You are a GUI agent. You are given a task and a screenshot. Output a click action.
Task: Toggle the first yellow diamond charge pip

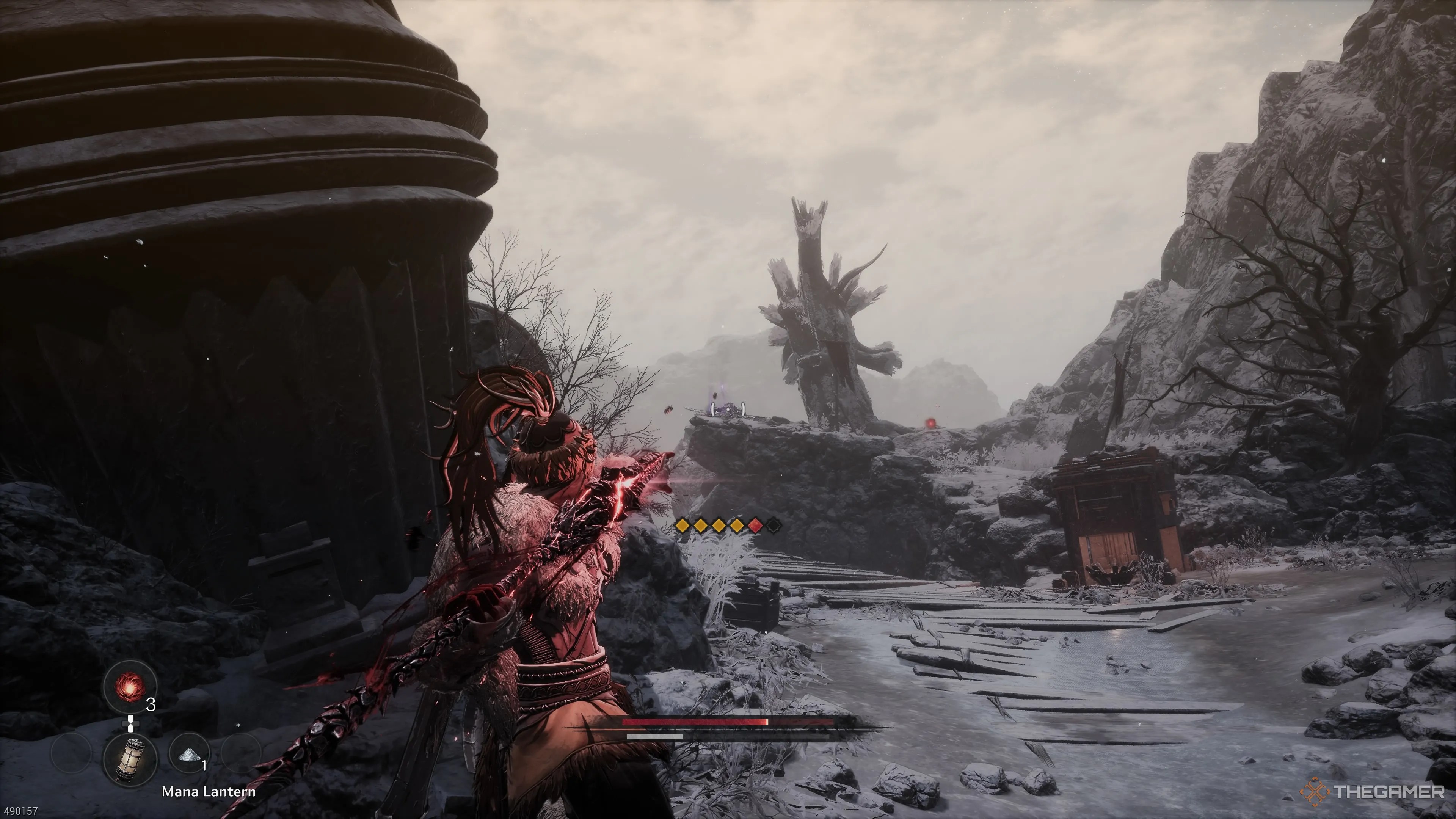(x=683, y=526)
